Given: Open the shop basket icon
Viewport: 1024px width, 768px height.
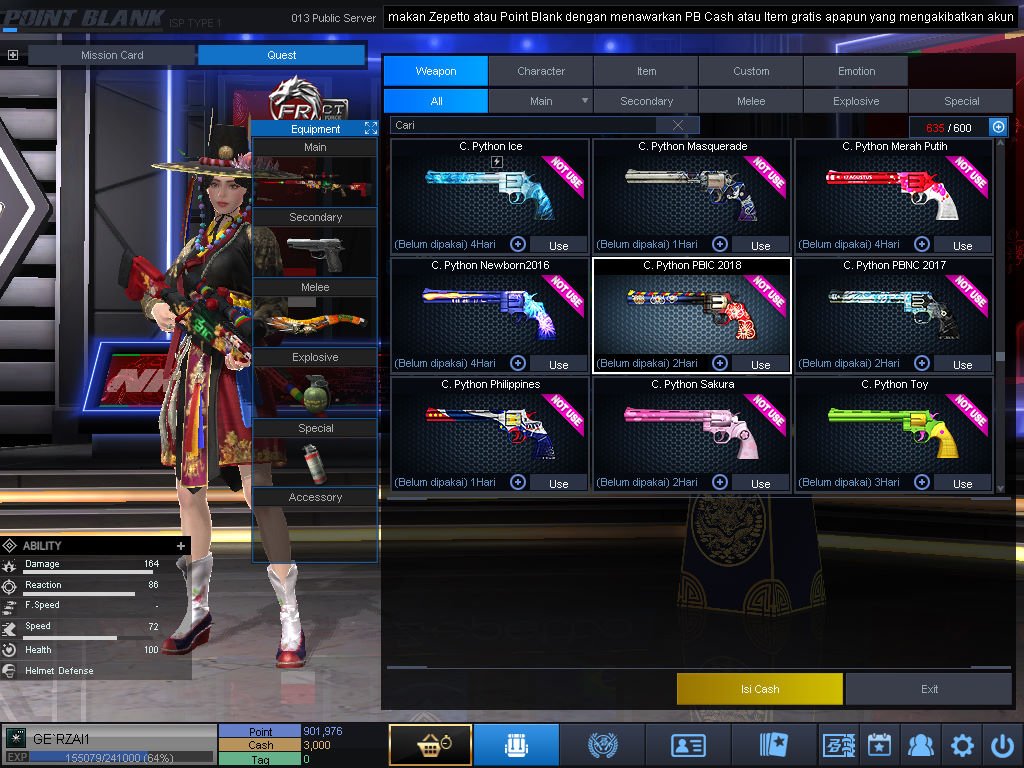Looking at the screenshot, I should coord(430,745).
